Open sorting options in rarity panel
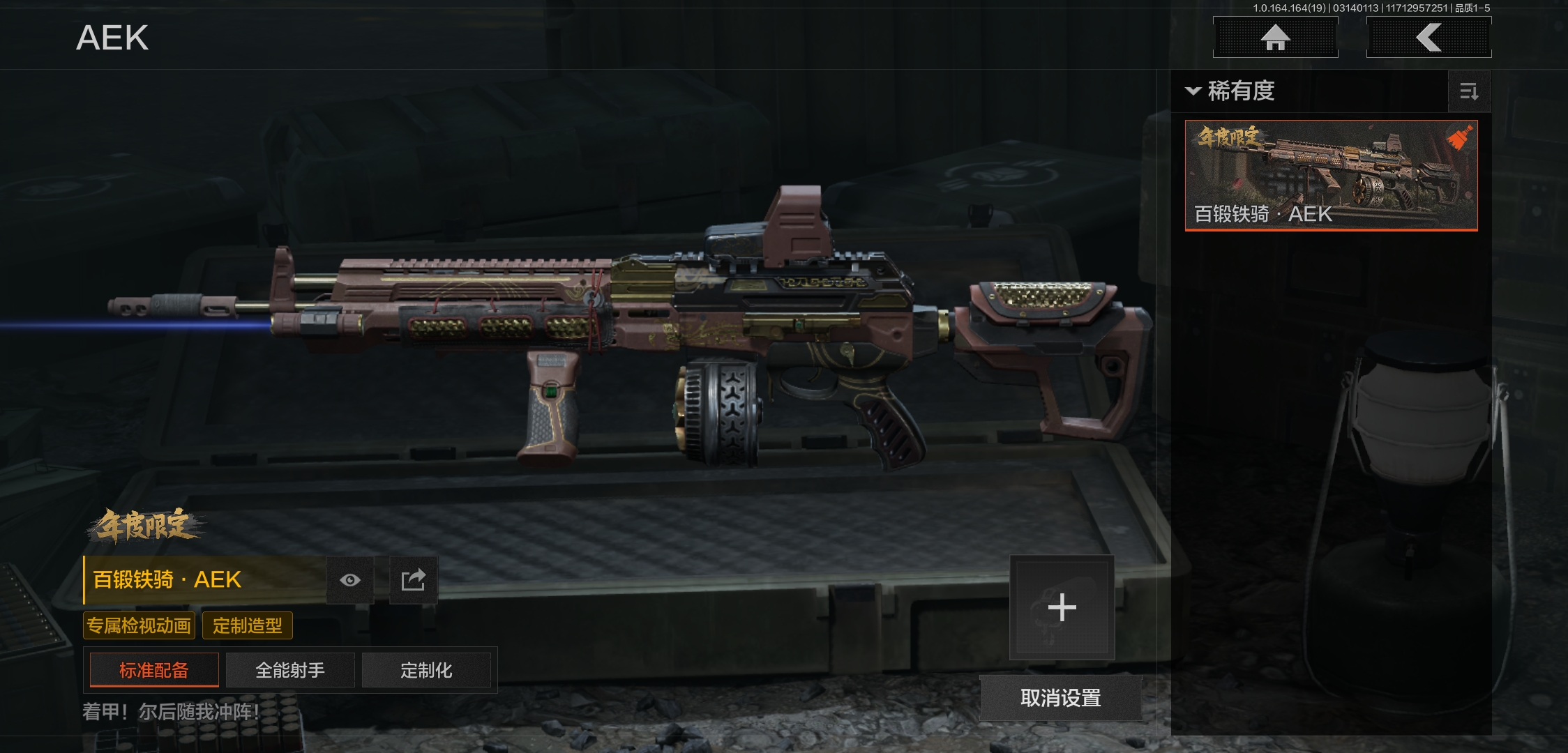1568x753 pixels. (x=1469, y=91)
